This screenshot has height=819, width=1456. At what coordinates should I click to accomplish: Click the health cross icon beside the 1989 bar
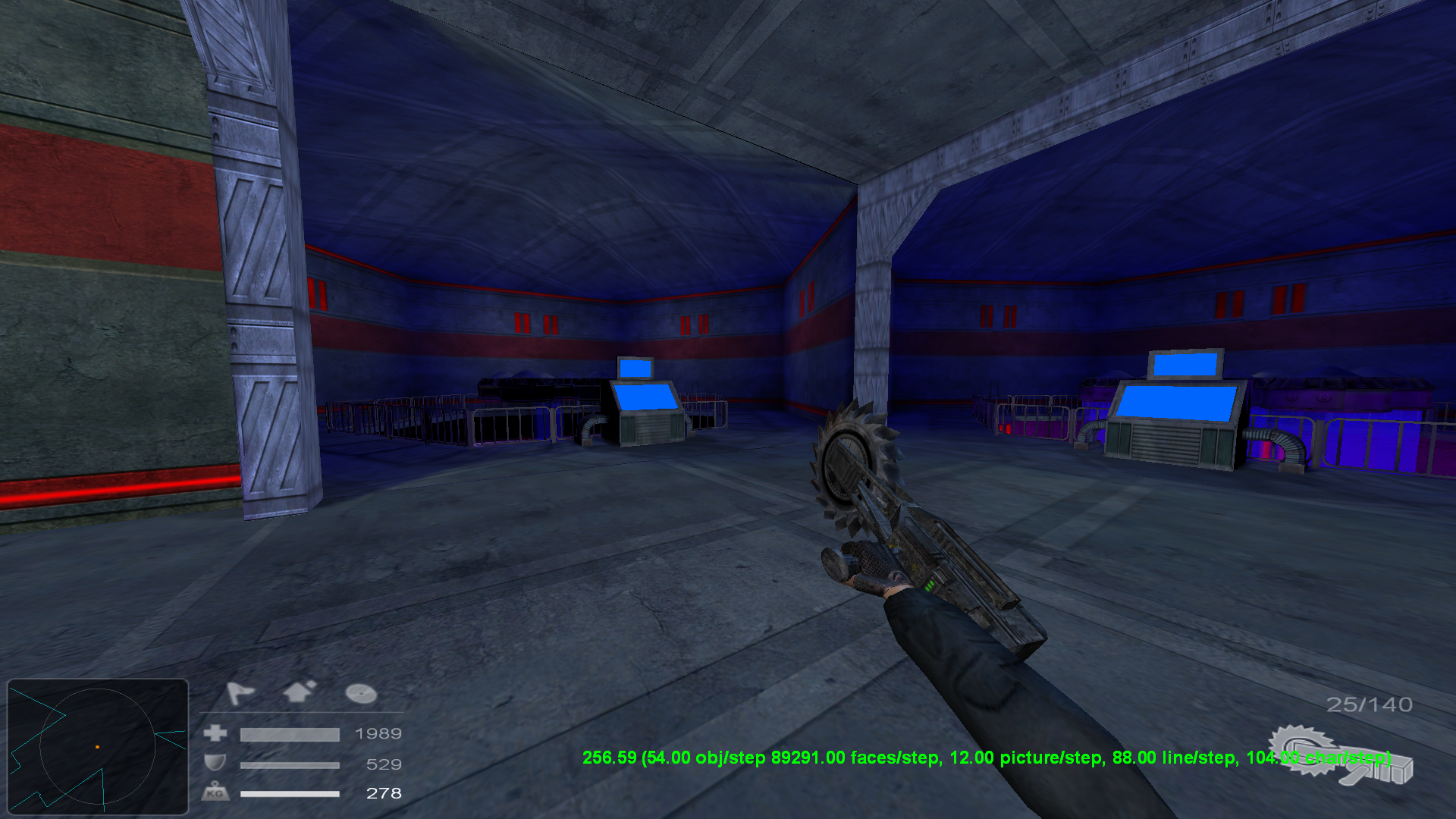[x=215, y=733]
